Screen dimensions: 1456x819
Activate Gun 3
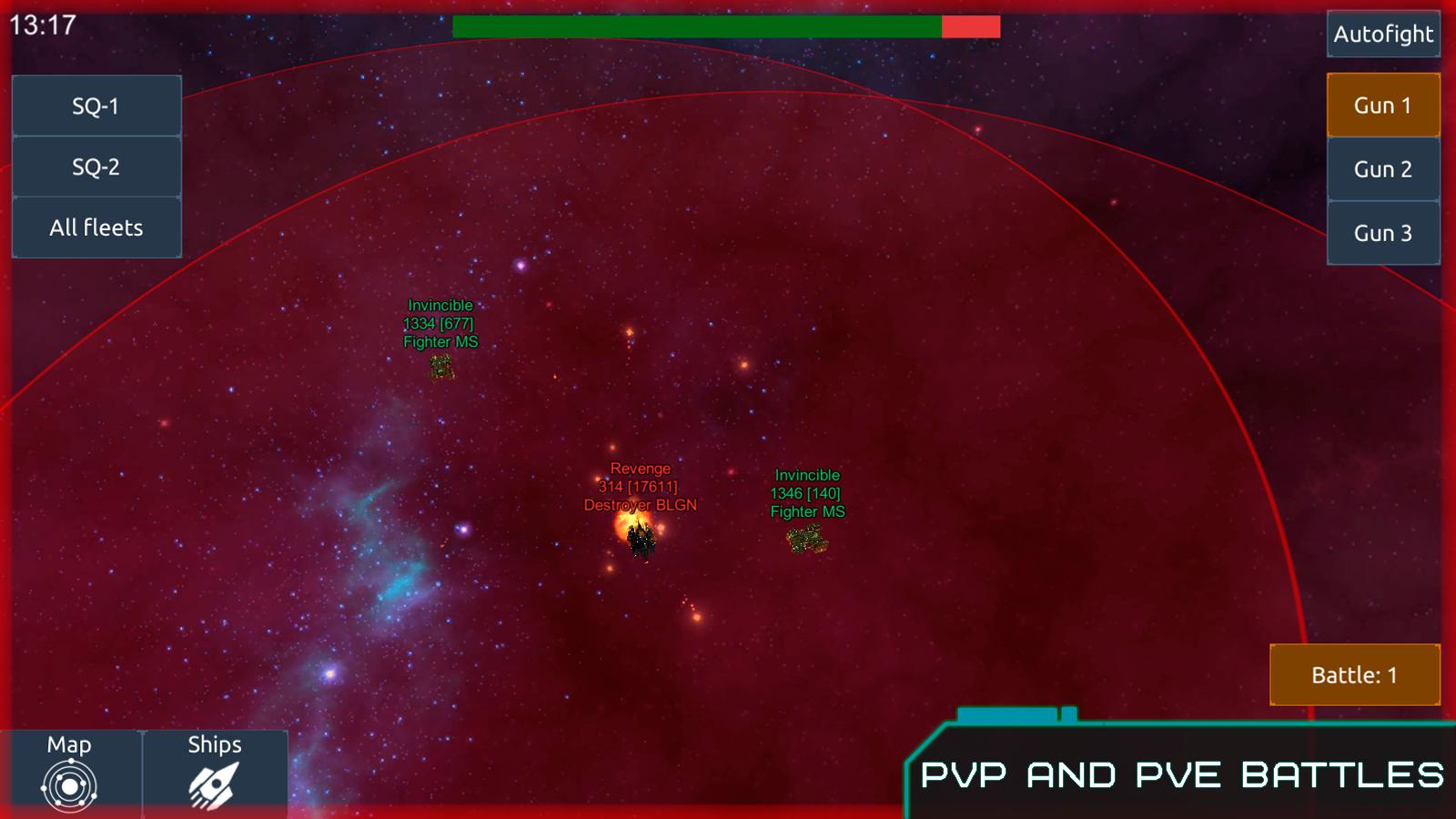point(1383,232)
